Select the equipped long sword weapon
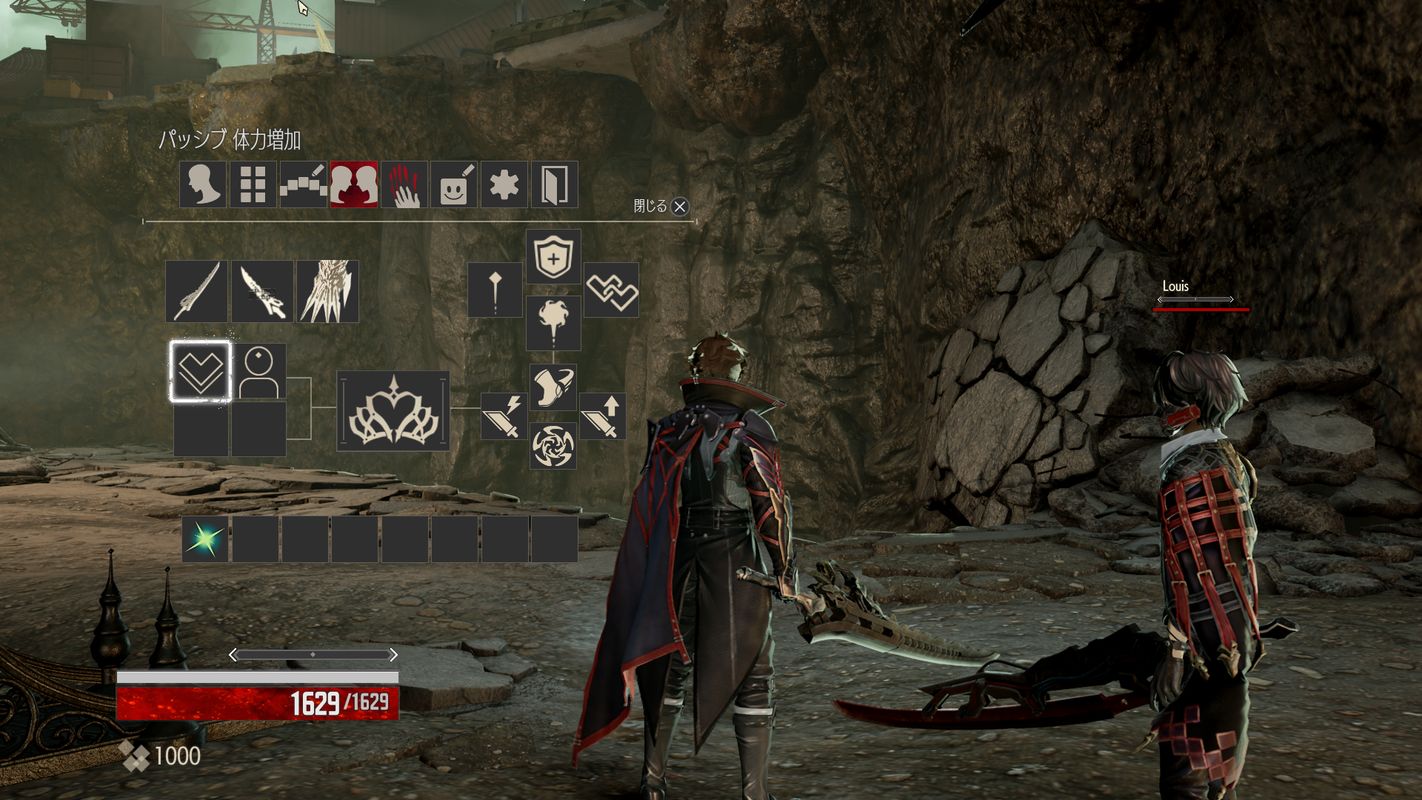This screenshot has width=1422, height=800. click(x=196, y=290)
